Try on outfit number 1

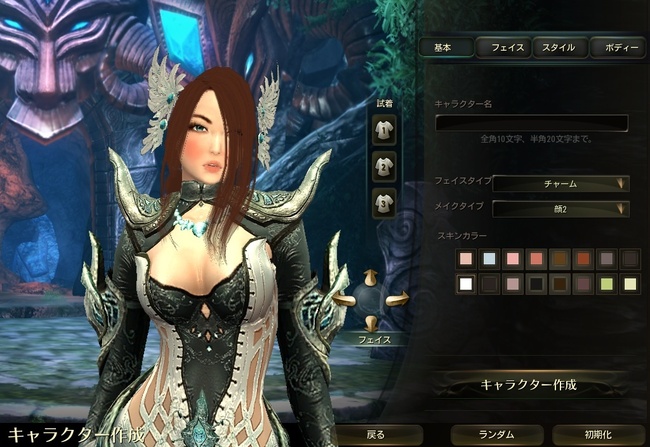pos(384,127)
